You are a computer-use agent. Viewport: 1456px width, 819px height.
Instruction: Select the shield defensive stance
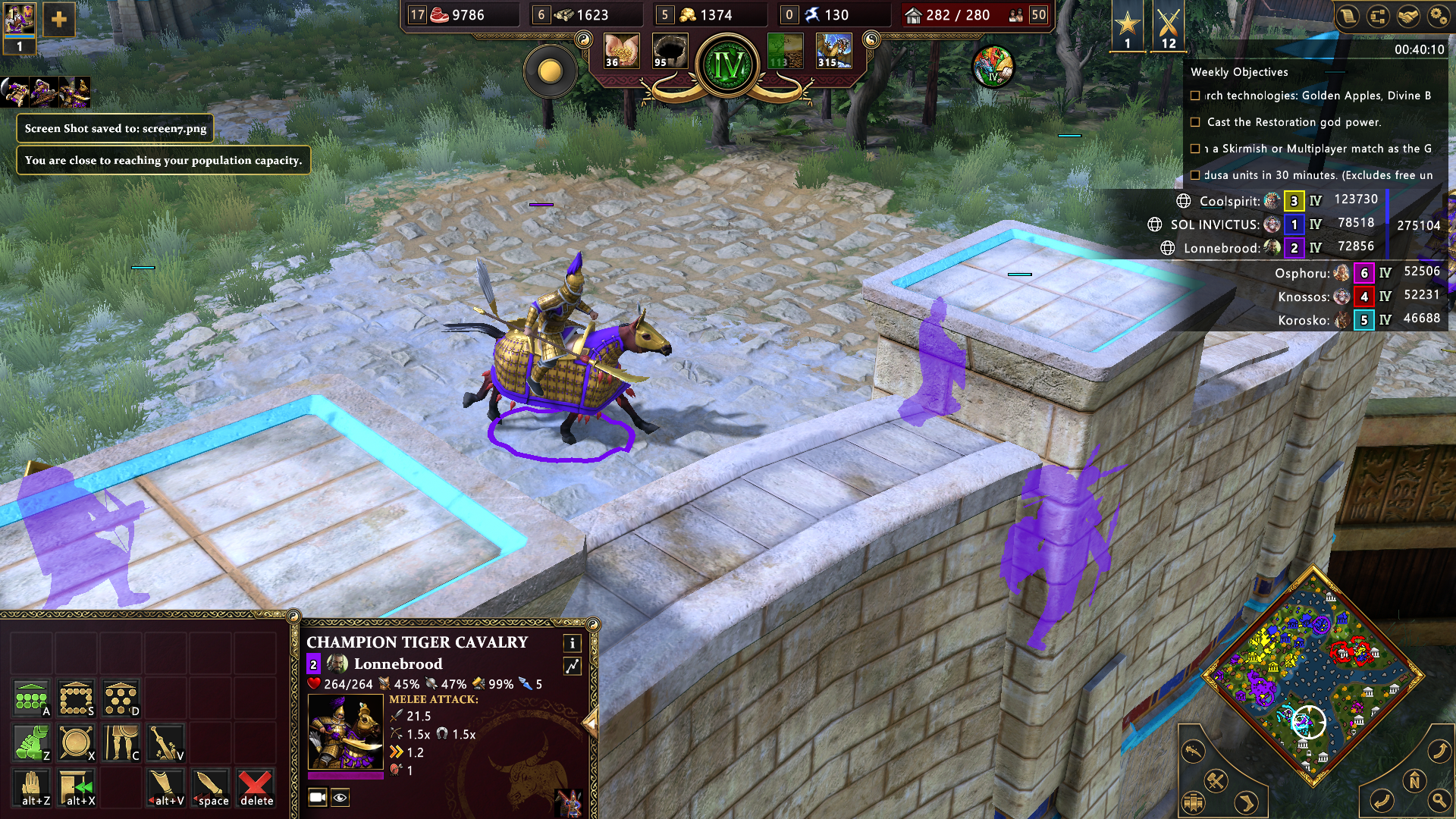click(x=76, y=742)
